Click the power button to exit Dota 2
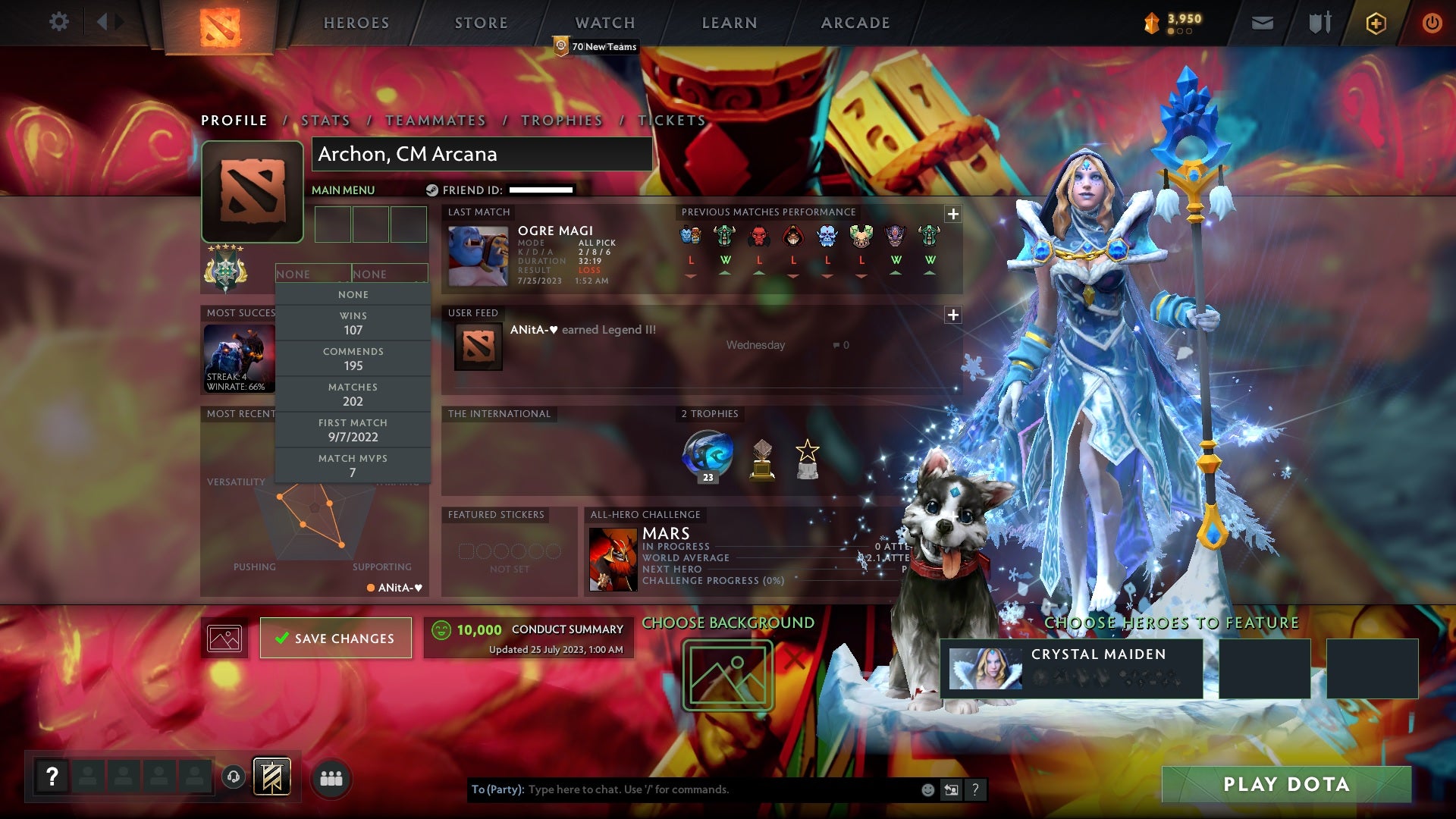1456x819 pixels. click(x=1432, y=23)
